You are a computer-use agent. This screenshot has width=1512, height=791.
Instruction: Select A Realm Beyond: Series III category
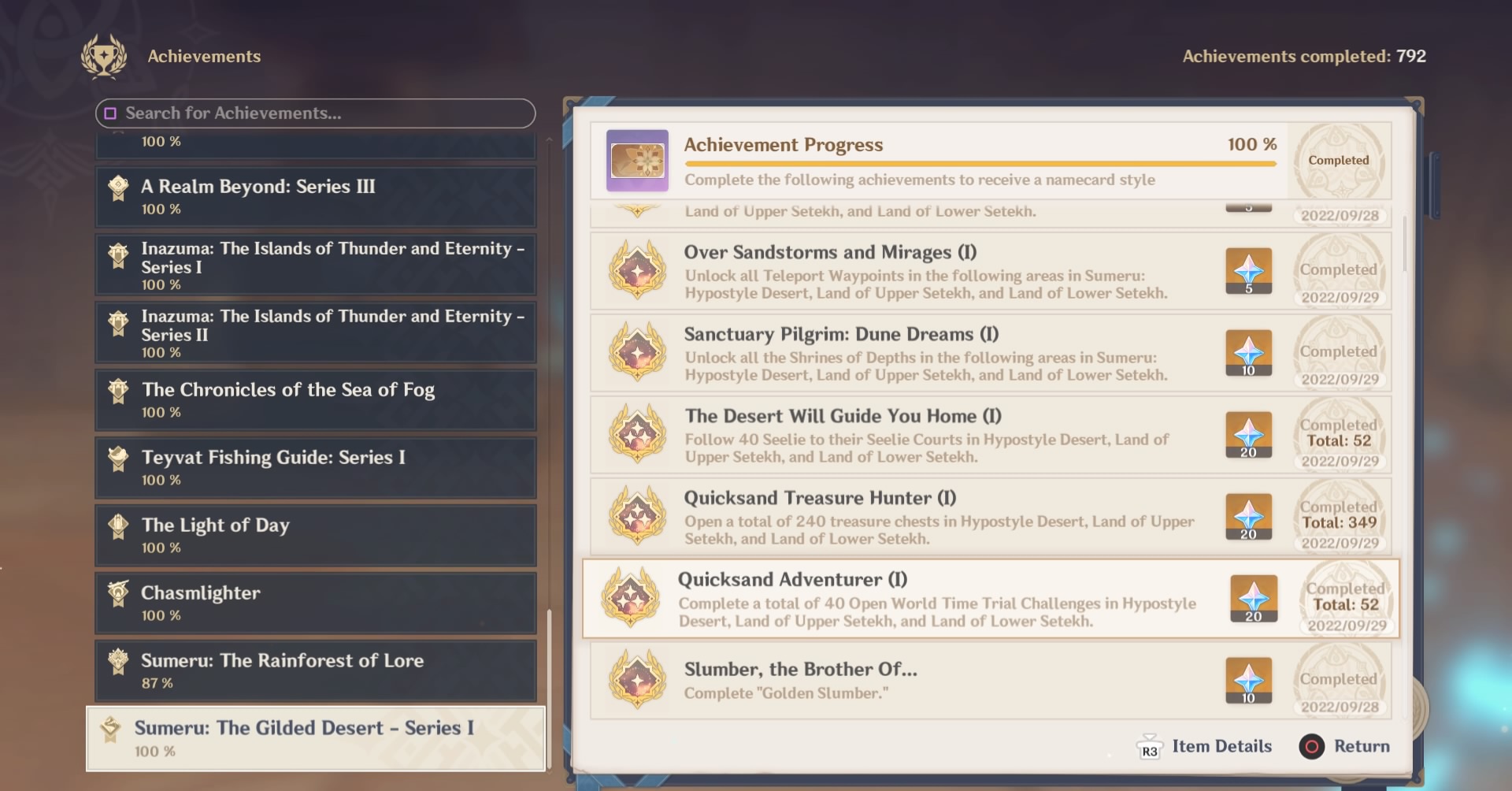pos(315,196)
